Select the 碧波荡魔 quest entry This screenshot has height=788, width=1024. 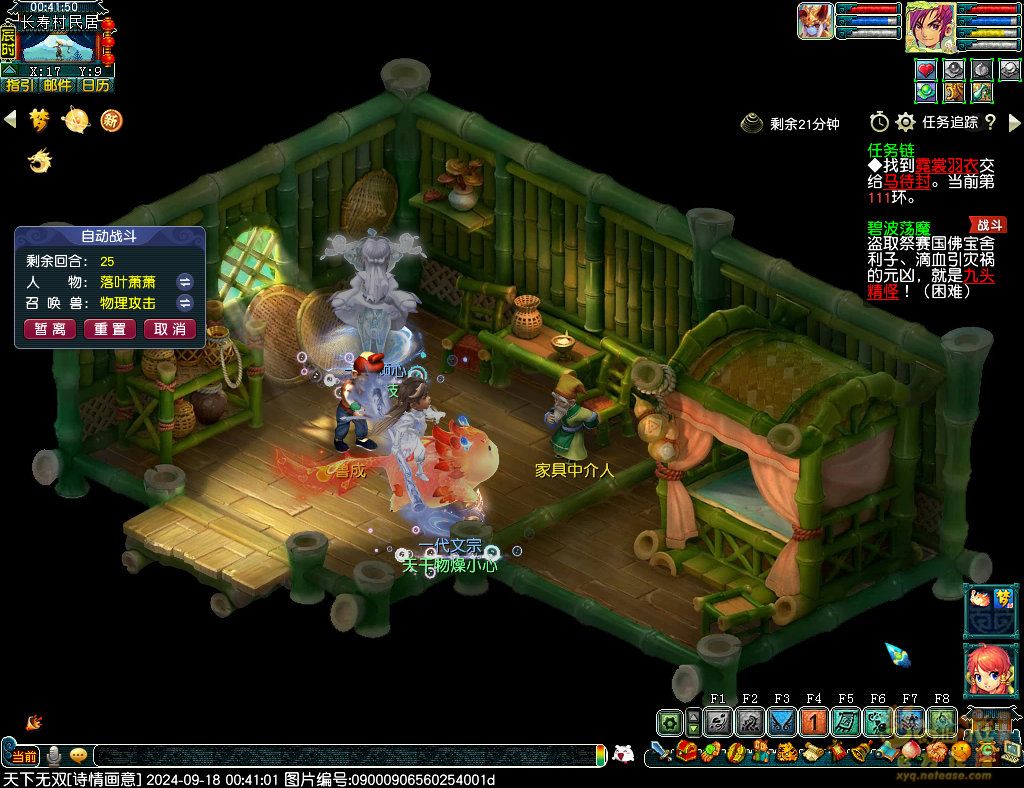pos(896,227)
